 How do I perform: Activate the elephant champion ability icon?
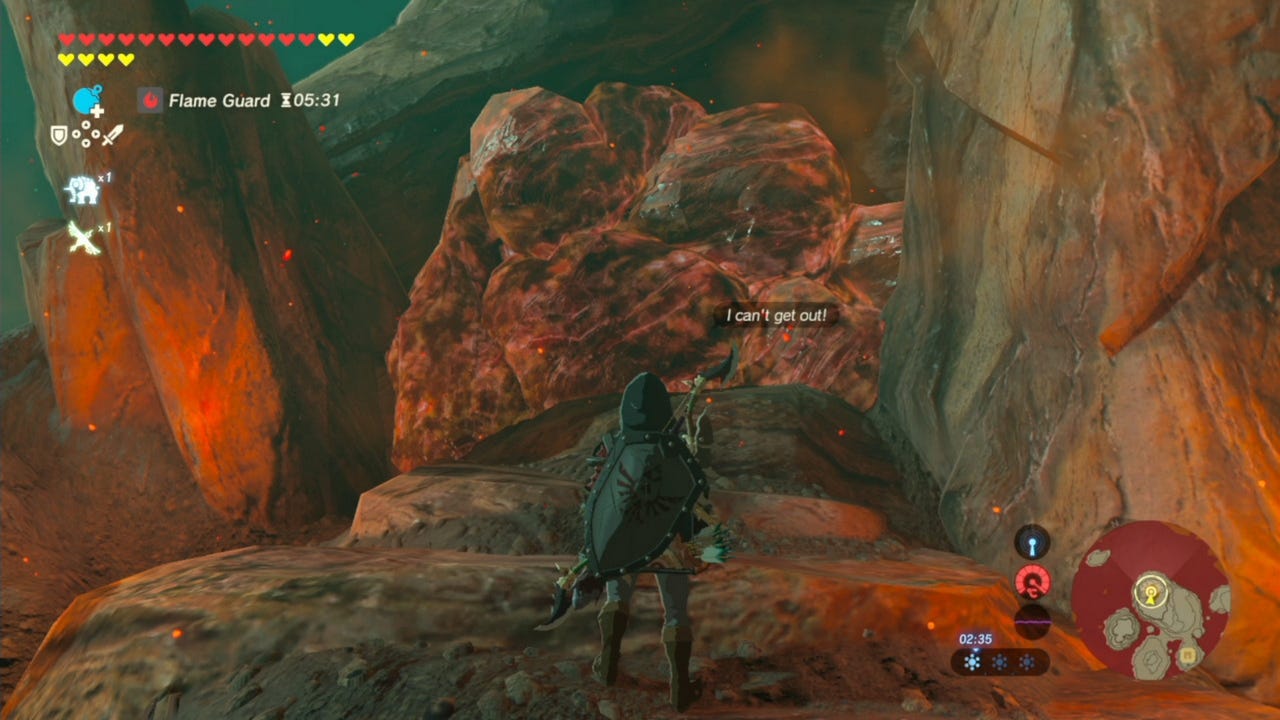coord(82,189)
